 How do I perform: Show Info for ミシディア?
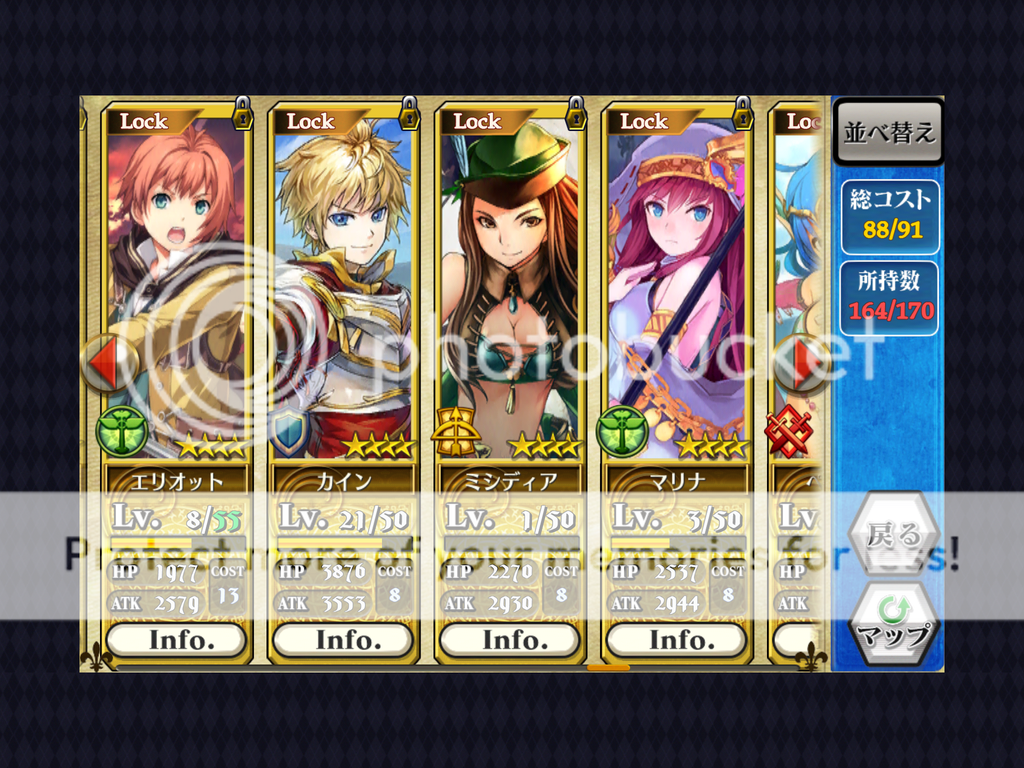point(510,640)
